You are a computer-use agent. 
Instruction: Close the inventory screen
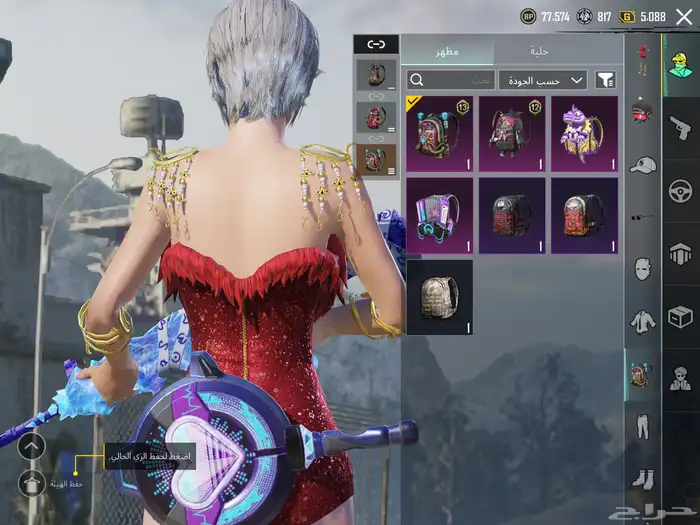pyautogui.click(x=683, y=17)
